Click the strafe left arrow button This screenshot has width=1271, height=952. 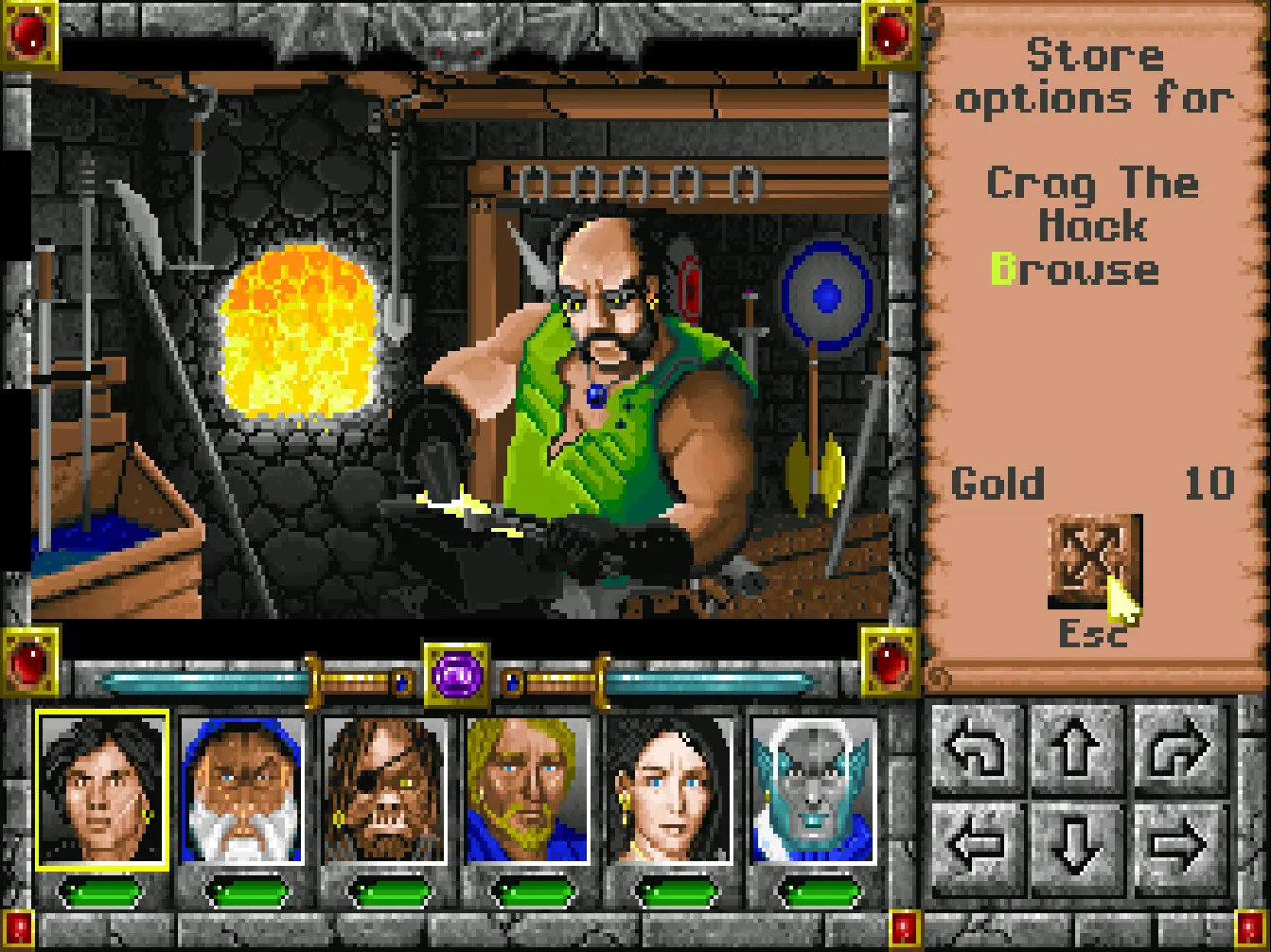(x=977, y=845)
